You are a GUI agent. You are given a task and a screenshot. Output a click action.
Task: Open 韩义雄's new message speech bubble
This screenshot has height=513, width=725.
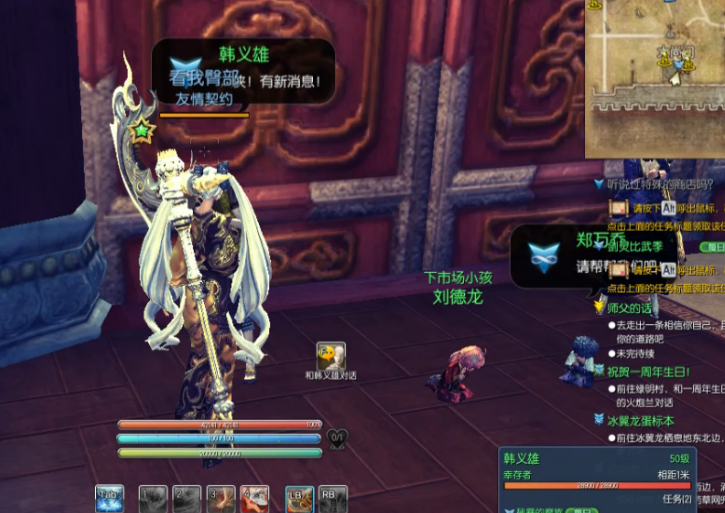(244, 74)
